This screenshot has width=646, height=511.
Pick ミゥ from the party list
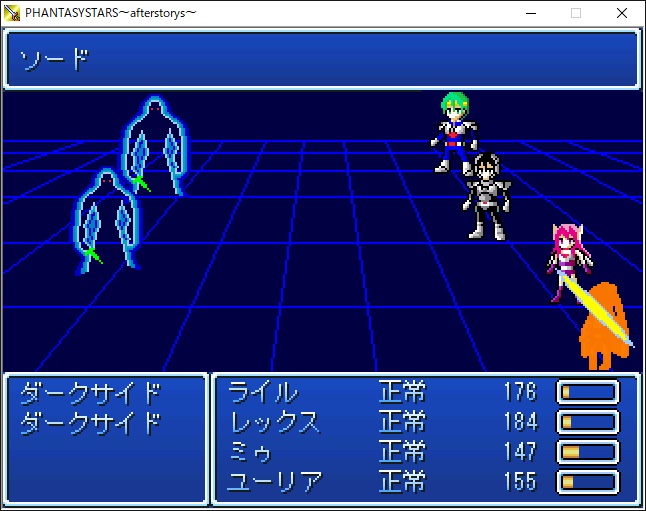click(251, 452)
